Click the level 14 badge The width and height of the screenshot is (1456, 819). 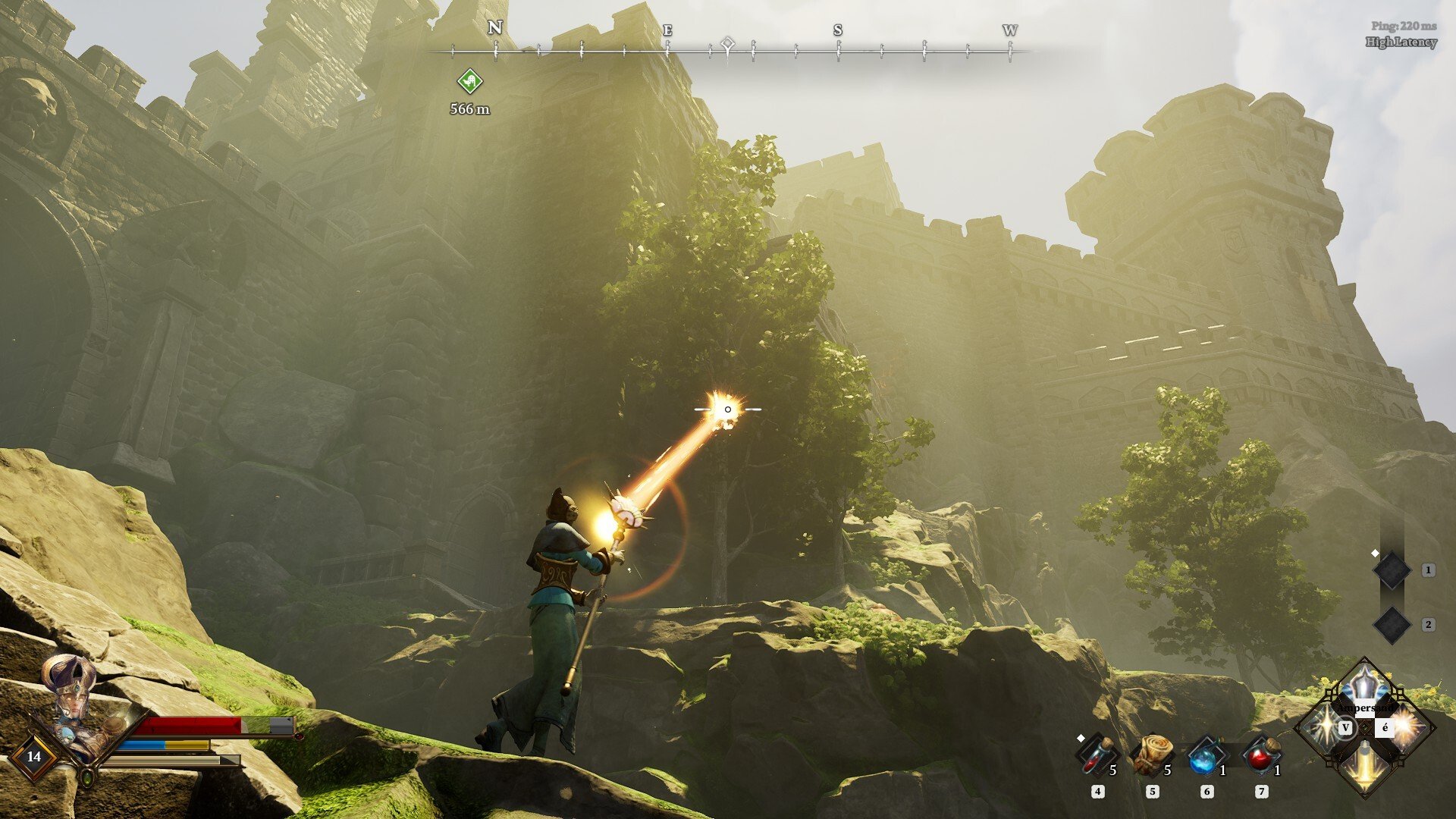(x=34, y=756)
